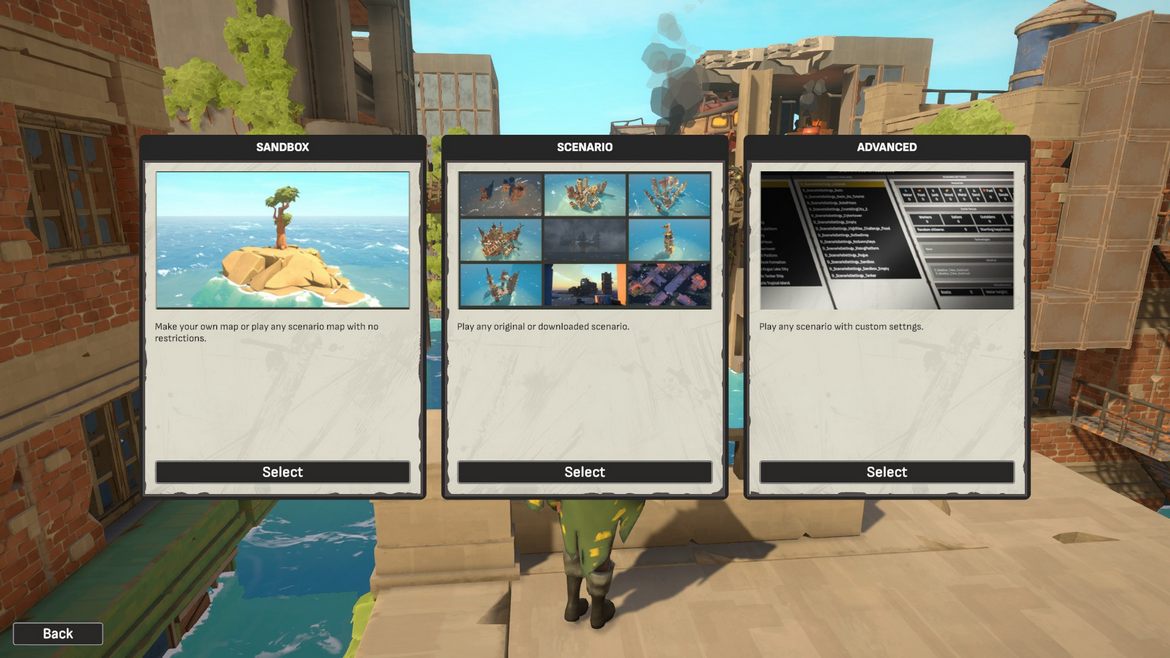Select the Sandbox game mode
Screen dimensions: 1170x658
click(x=282, y=472)
